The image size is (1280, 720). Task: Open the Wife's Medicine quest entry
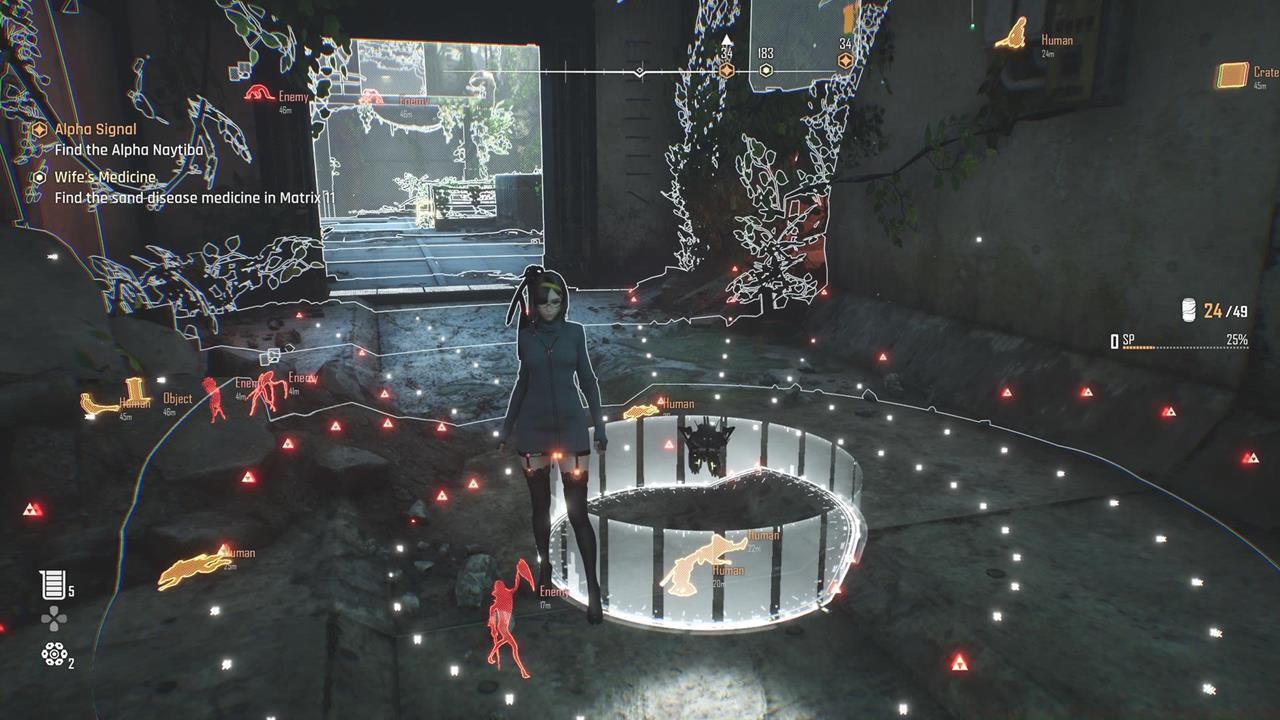(x=105, y=177)
